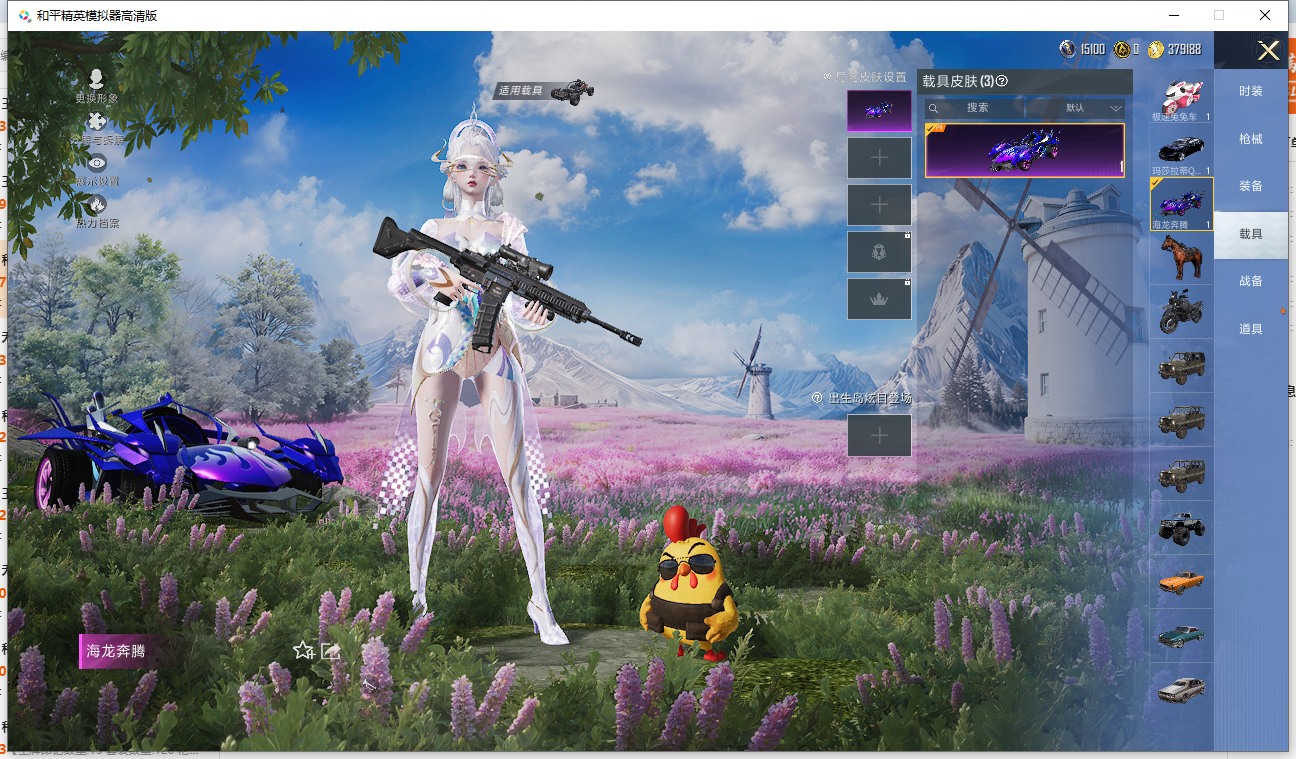
Task: Open the 热力档案 flame icon
Action: pos(96,206)
